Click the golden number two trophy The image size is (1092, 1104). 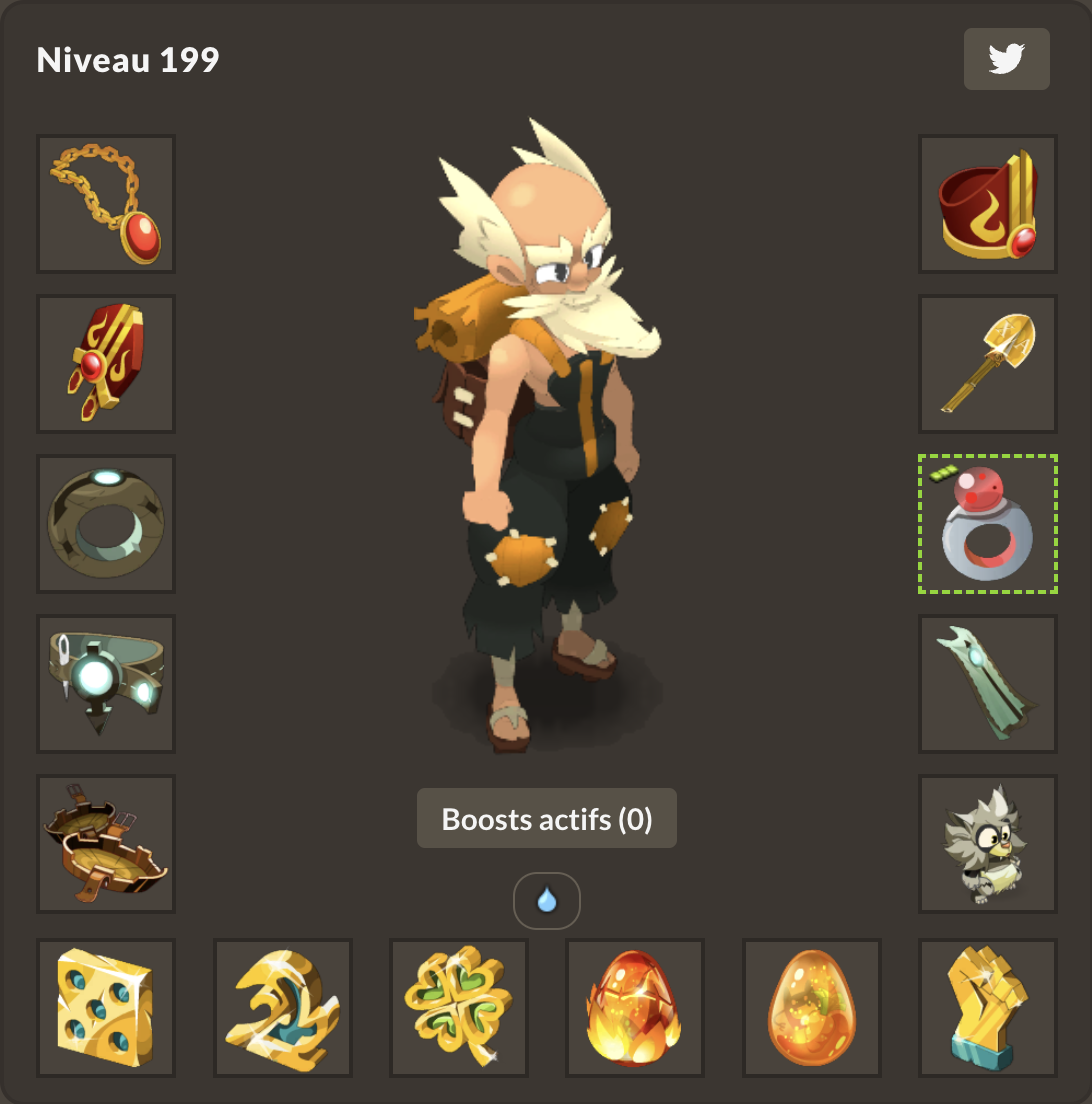coord(283,1008)
